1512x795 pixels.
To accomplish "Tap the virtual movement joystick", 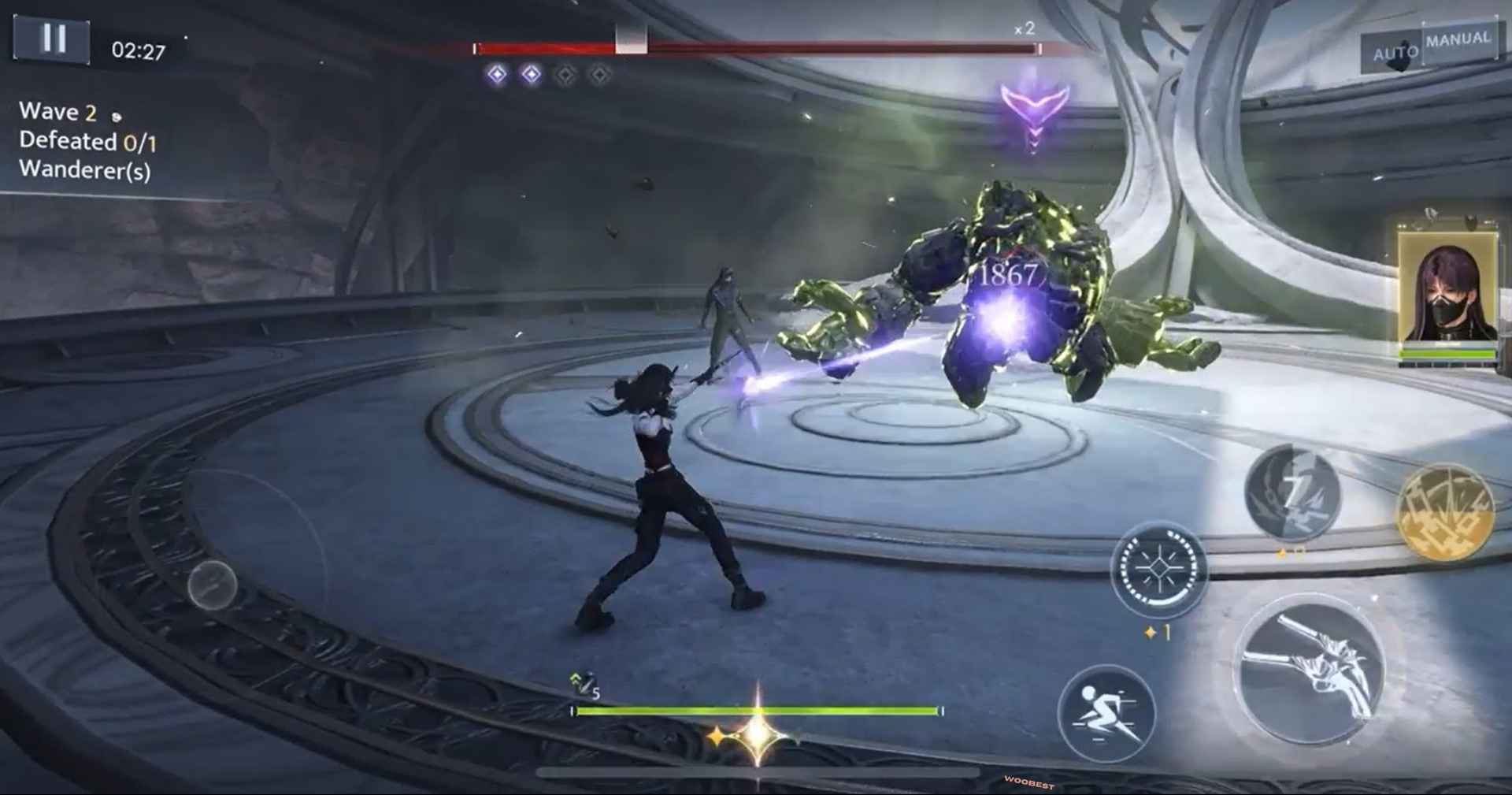I will pos(213,585).
